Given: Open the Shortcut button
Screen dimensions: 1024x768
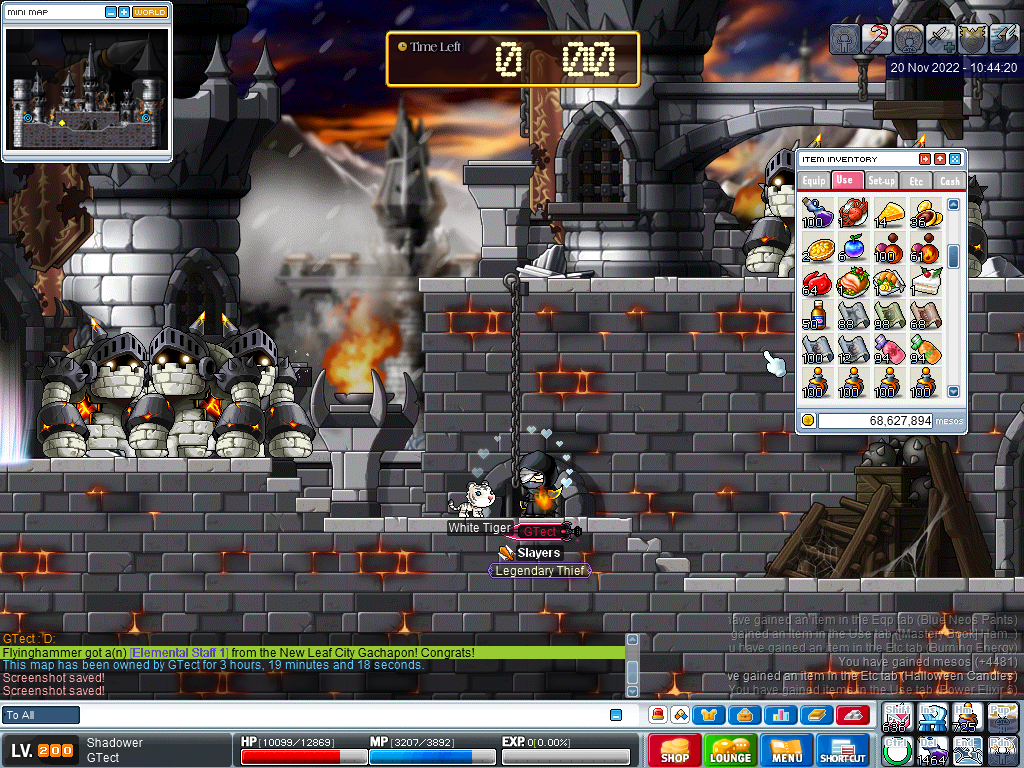Looking at the screenshot, I should 842,749.
